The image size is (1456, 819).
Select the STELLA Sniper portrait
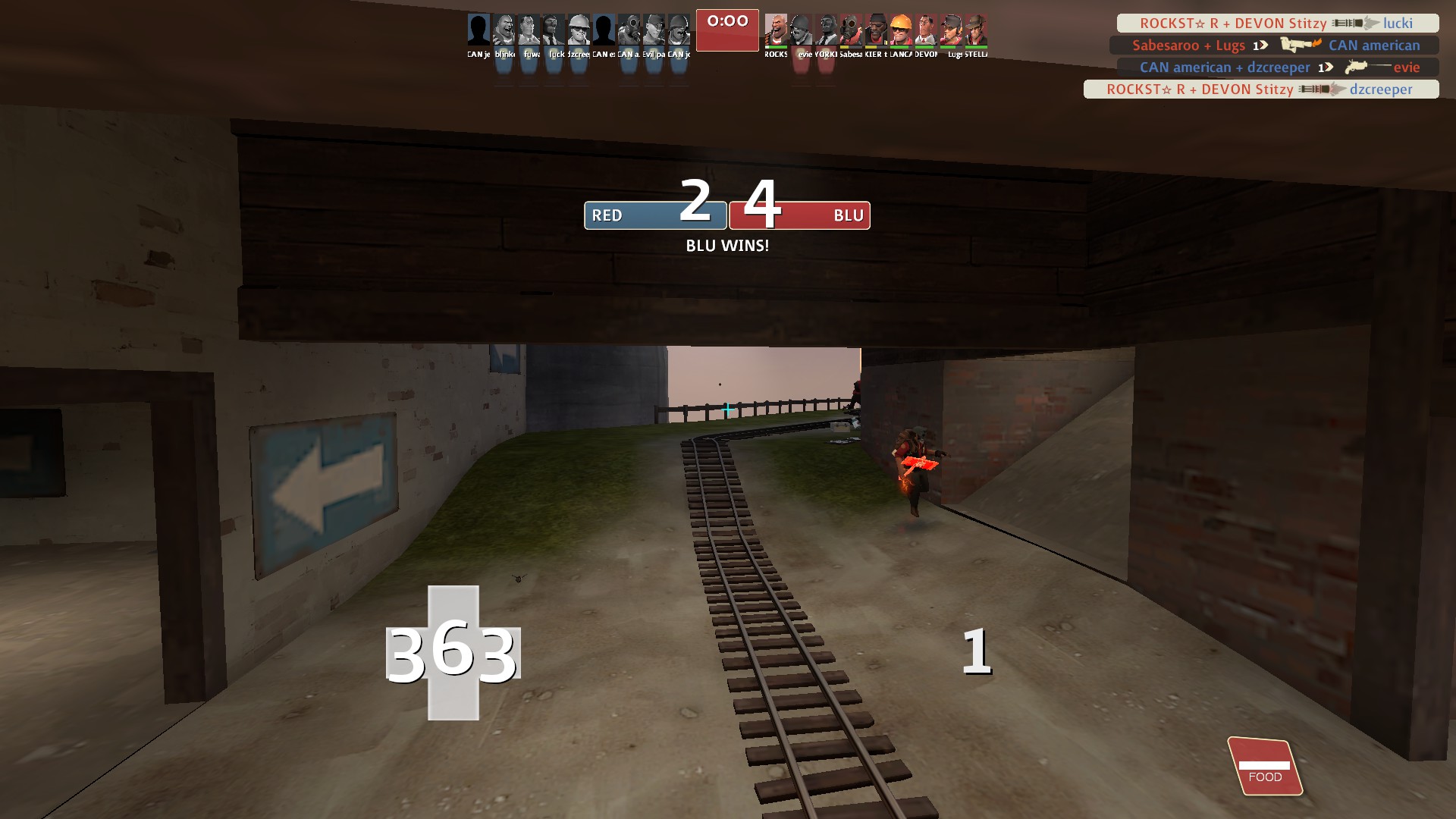976,30
